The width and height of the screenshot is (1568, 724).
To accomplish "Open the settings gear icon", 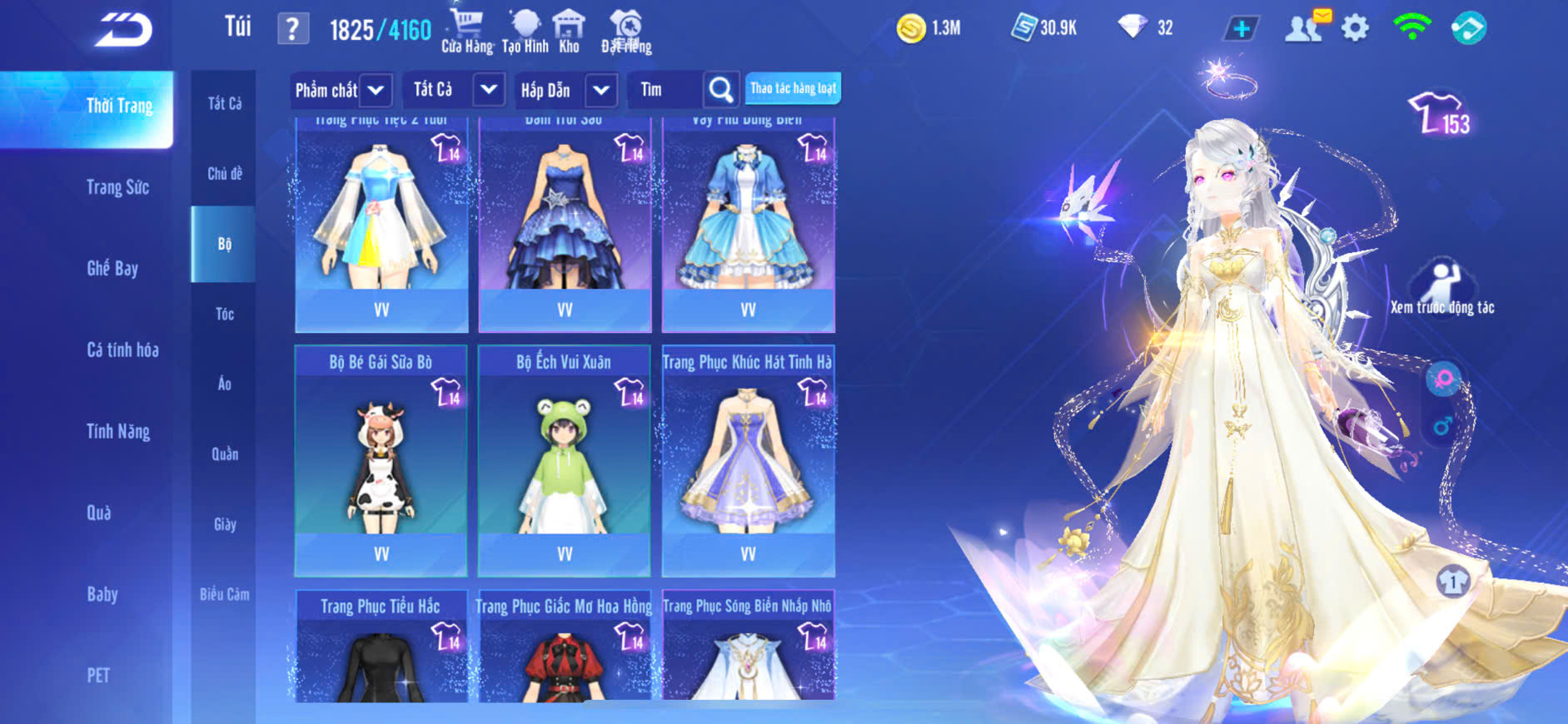I will pyautogui.click(x=1355, y=28).
